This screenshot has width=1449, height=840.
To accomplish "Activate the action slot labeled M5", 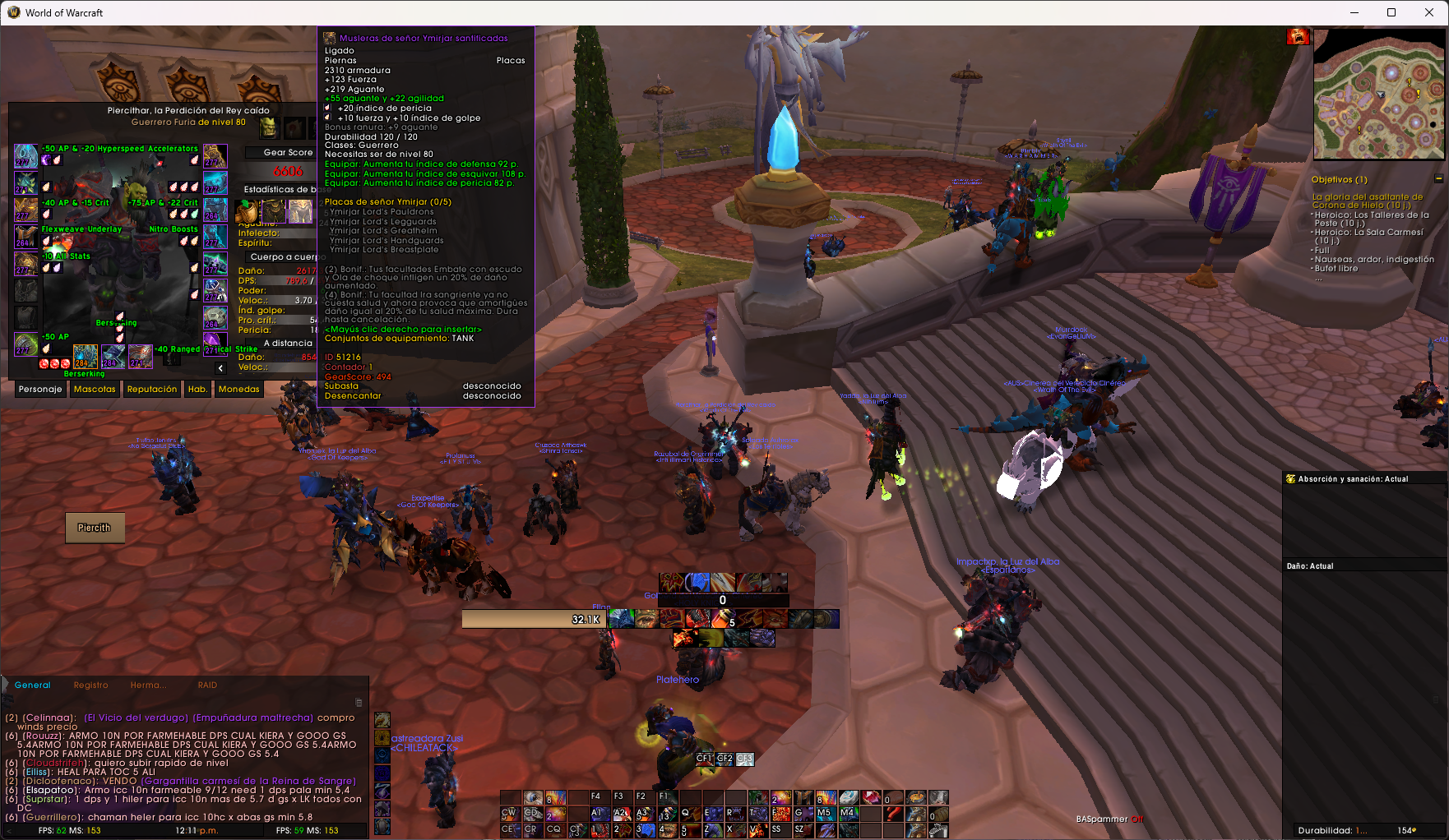I will (x=825, y=814).
